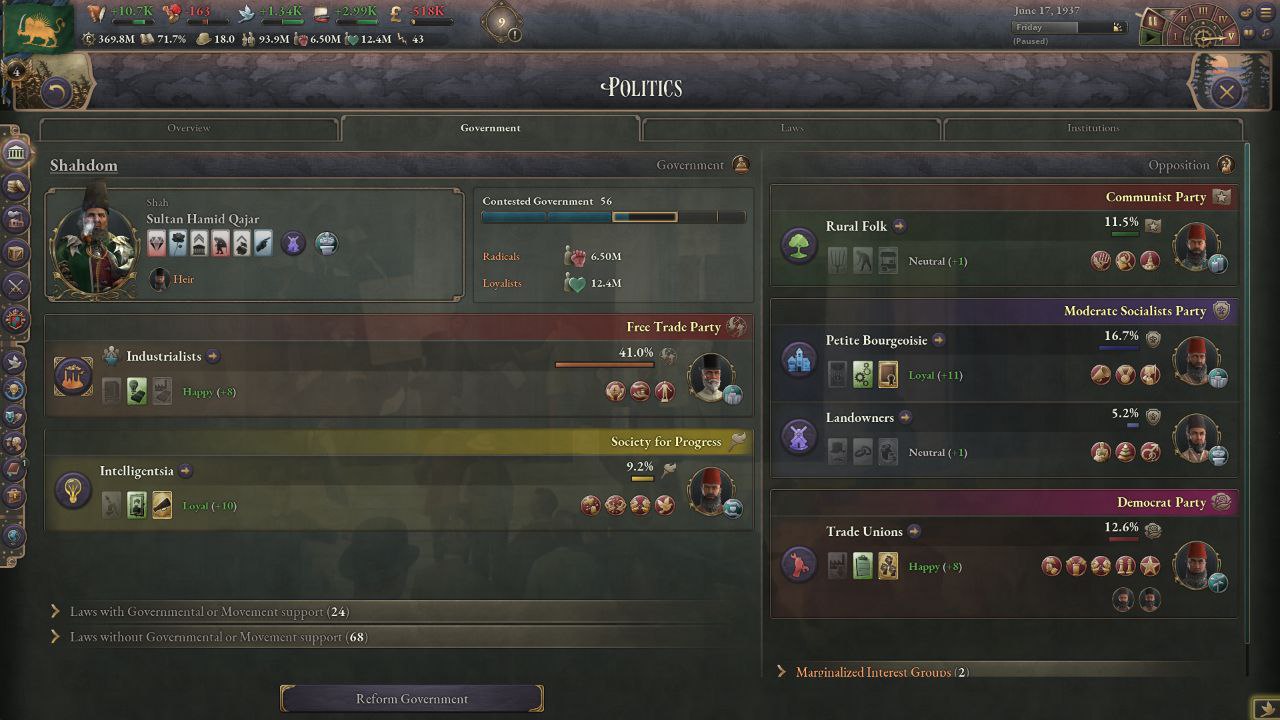The width and height of the screenshot is (1280, 720).
Task: Select the Rural Folk interest group
Action: pyautogui.click(x=856, y=226)
